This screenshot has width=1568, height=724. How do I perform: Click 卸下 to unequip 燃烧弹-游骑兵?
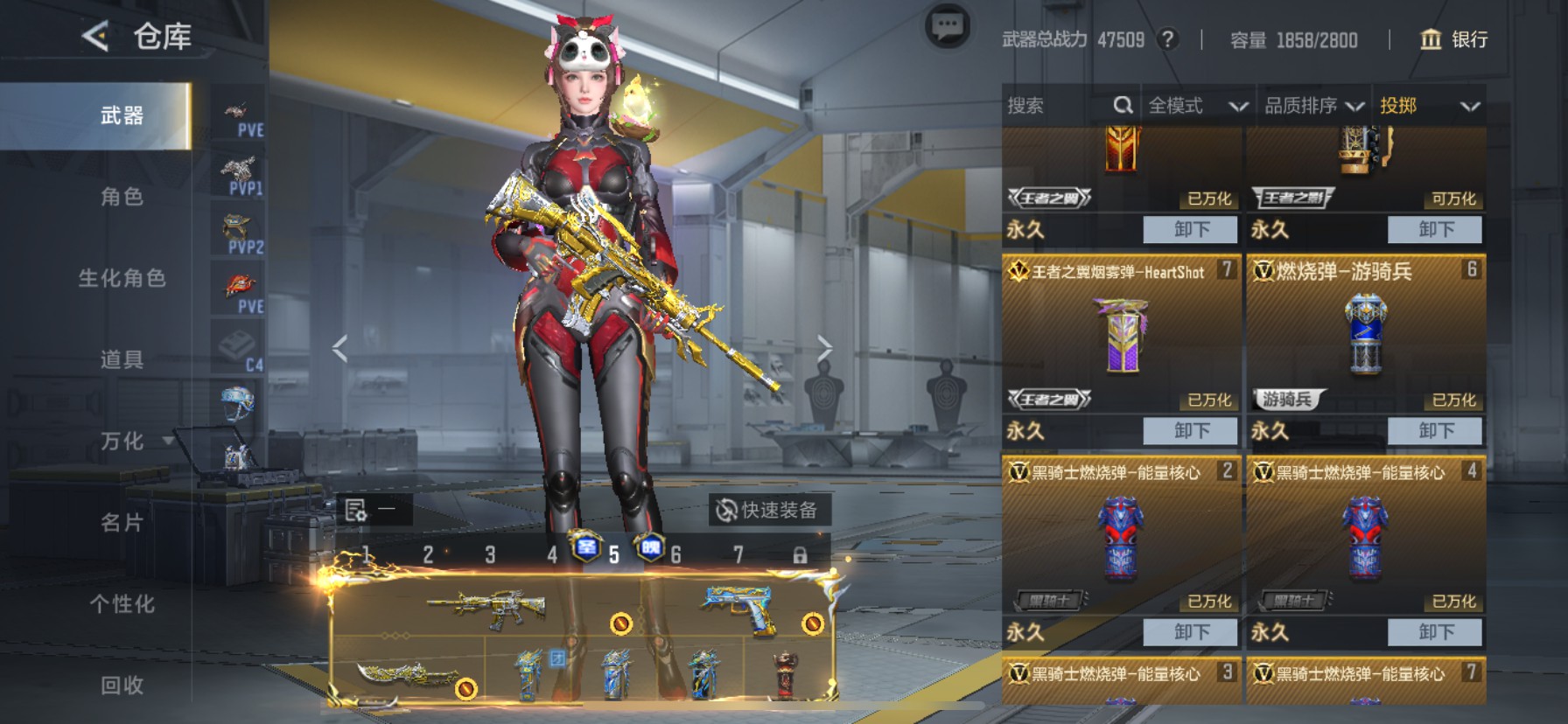[1436, 430]
